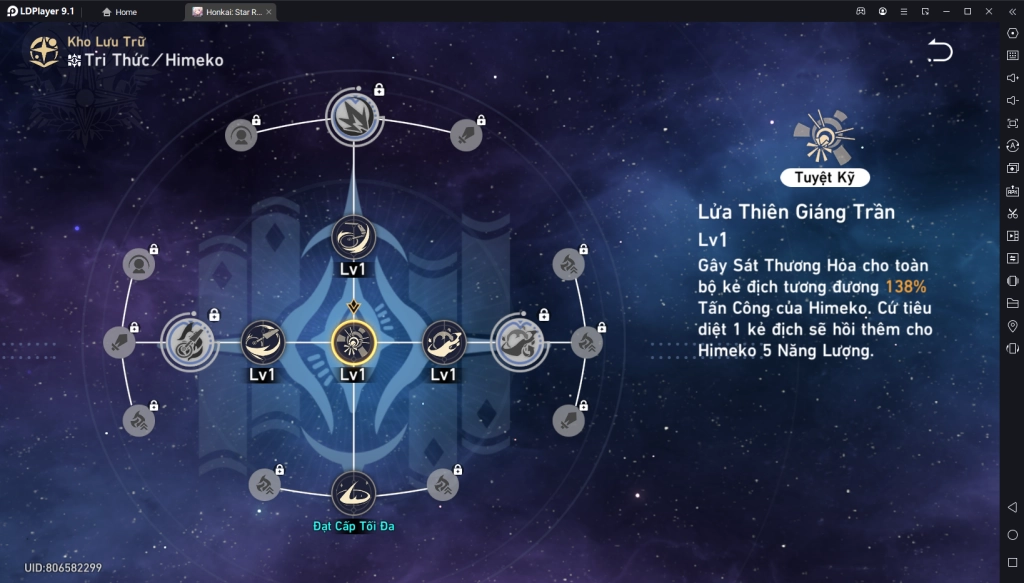Viewport: 1024px width, 583px height.
Task: Go back using the return arrow
Action: coord(939,51)
